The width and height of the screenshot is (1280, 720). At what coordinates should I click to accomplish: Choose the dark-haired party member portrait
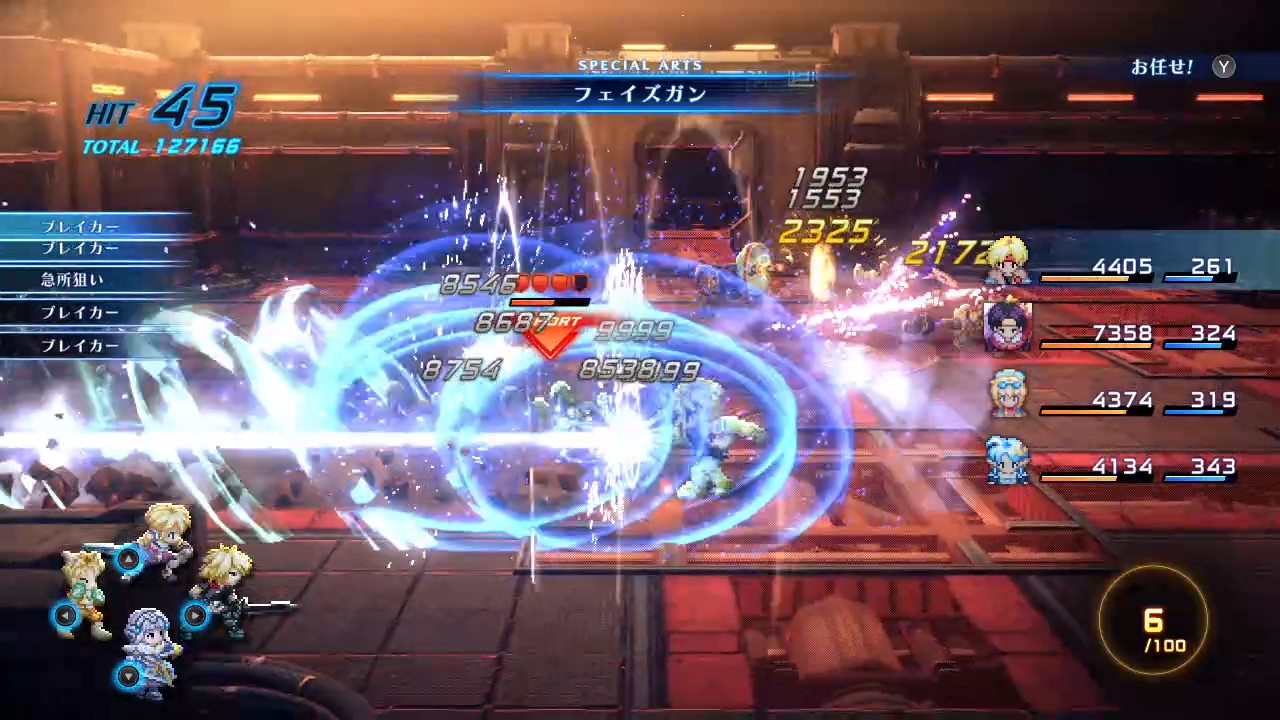pyautogui.click(x=1007, y=327)
